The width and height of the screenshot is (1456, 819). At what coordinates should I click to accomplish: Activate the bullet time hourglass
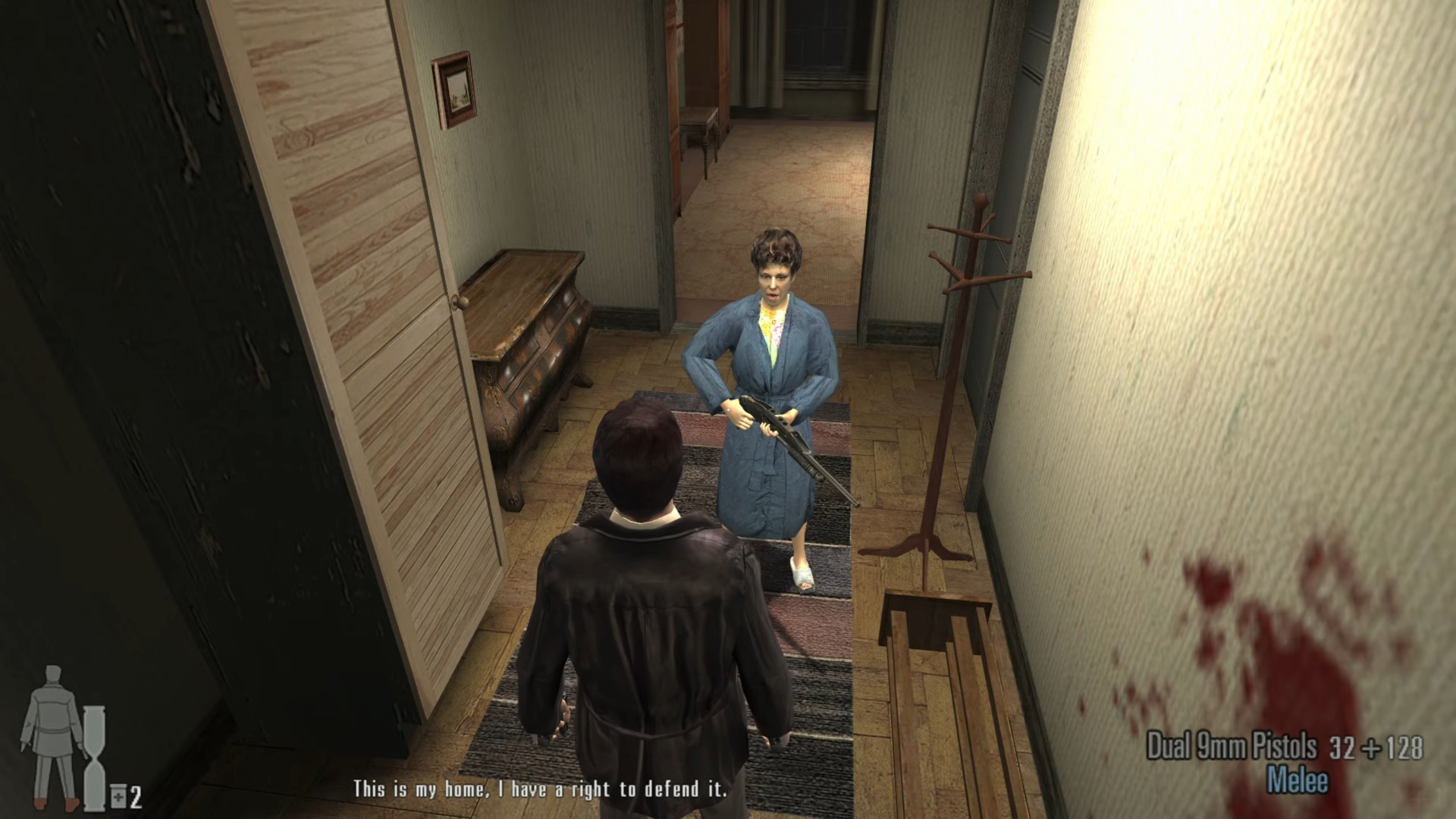pyautogui.click(x=95, y=757)
